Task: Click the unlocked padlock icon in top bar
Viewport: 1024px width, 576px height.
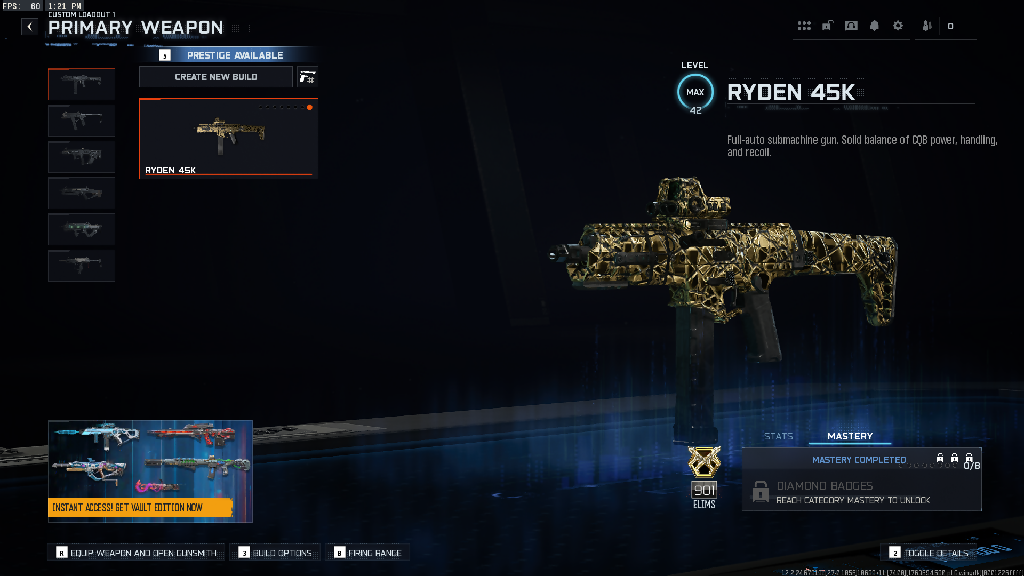Action: pyautogui.click(x=828, y=26)
